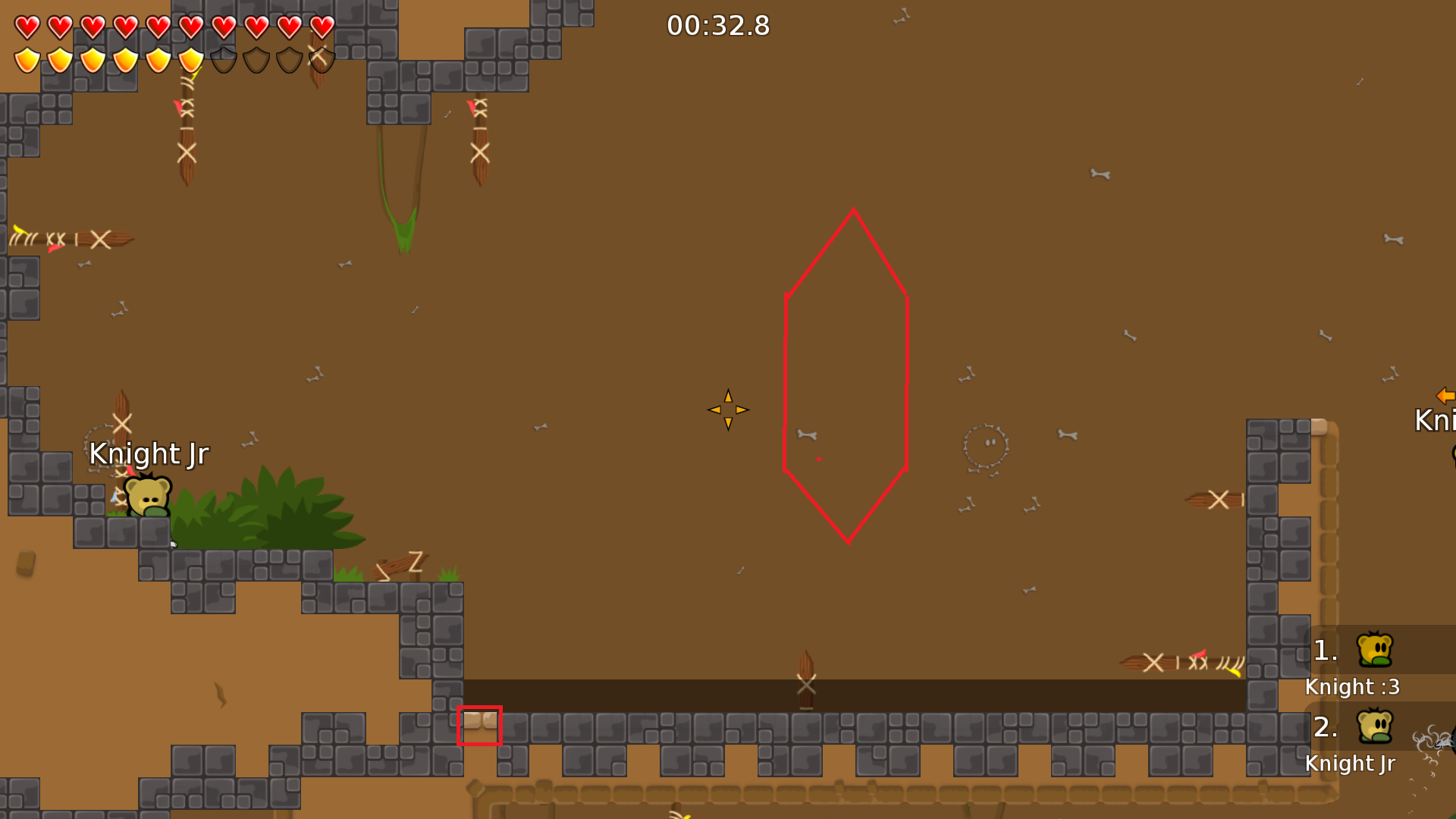Viewport: 1456px width, 819px height.
Task: Click an empty shield outline in the HUD
Action: (223, 60)
